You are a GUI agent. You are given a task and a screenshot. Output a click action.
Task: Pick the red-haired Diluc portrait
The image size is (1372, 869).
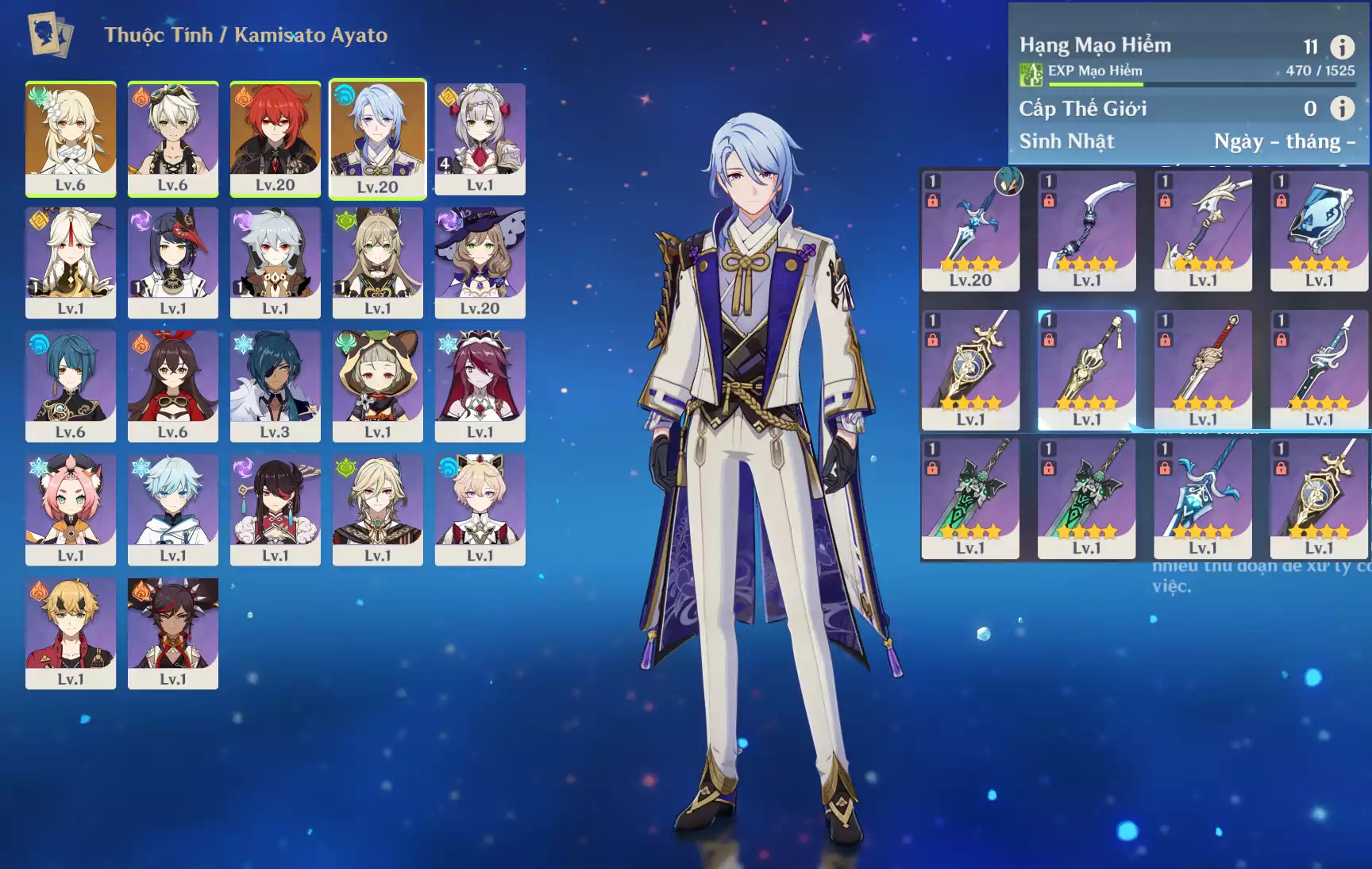275,138
